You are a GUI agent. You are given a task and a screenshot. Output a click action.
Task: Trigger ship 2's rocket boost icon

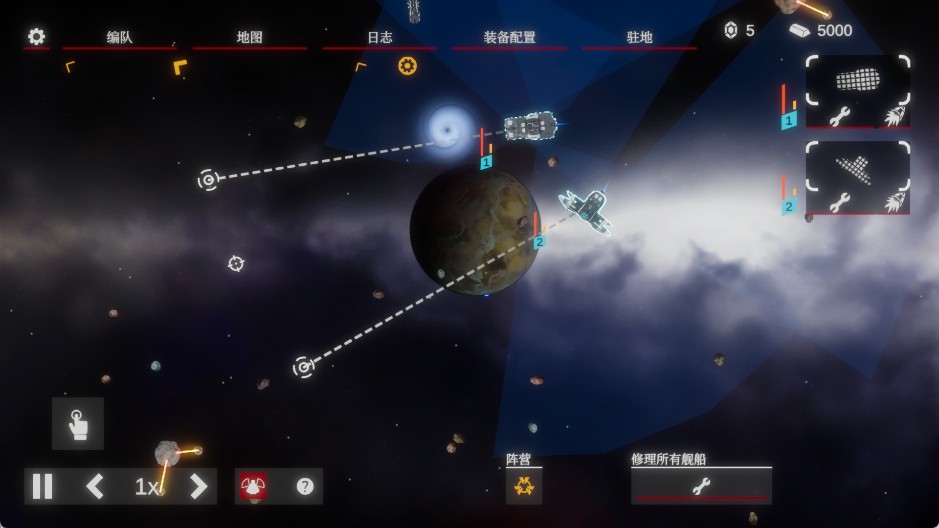click(894, 202)
